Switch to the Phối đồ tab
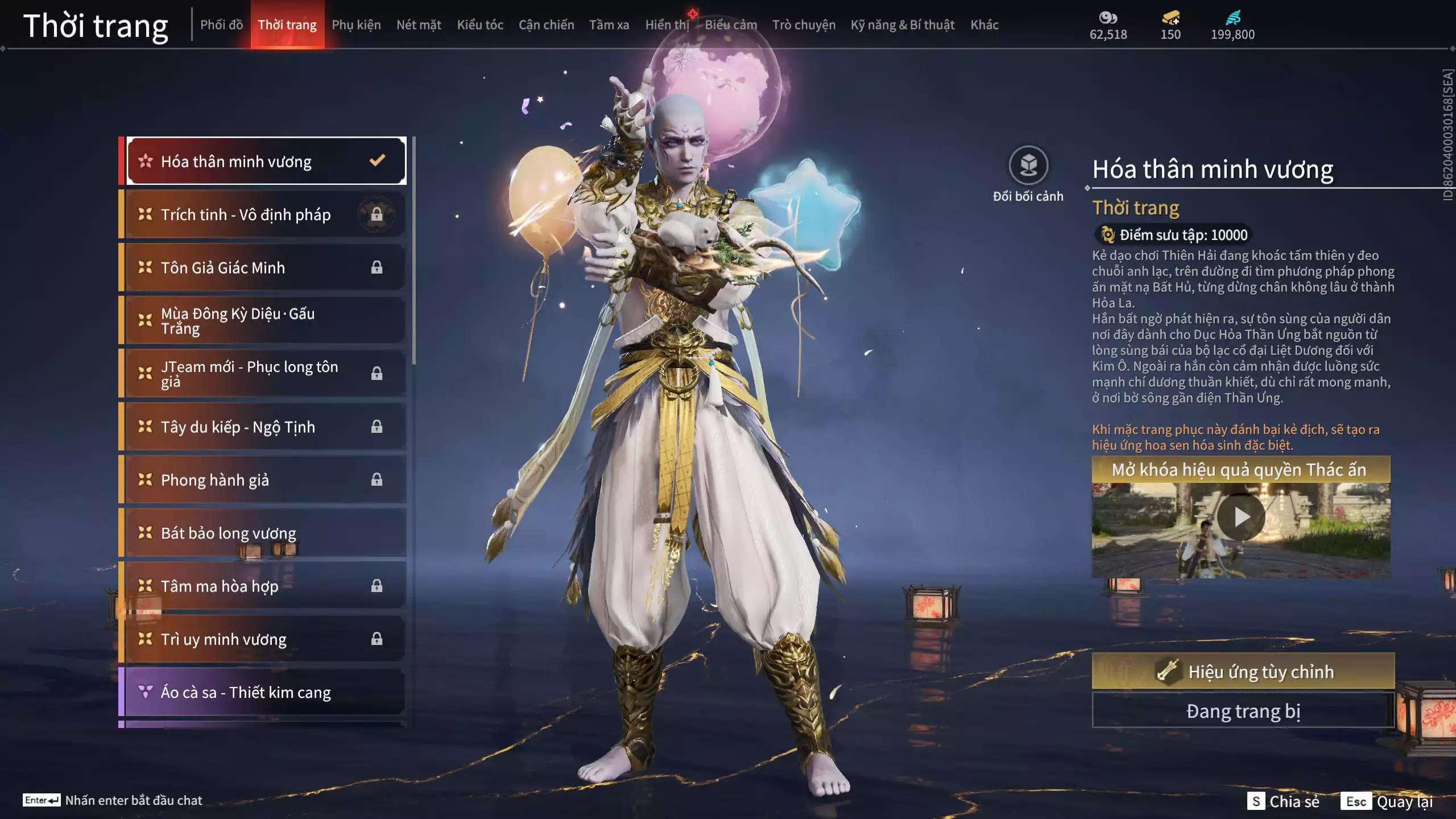This screenshot has width=1456, height=819. point(221,25)
